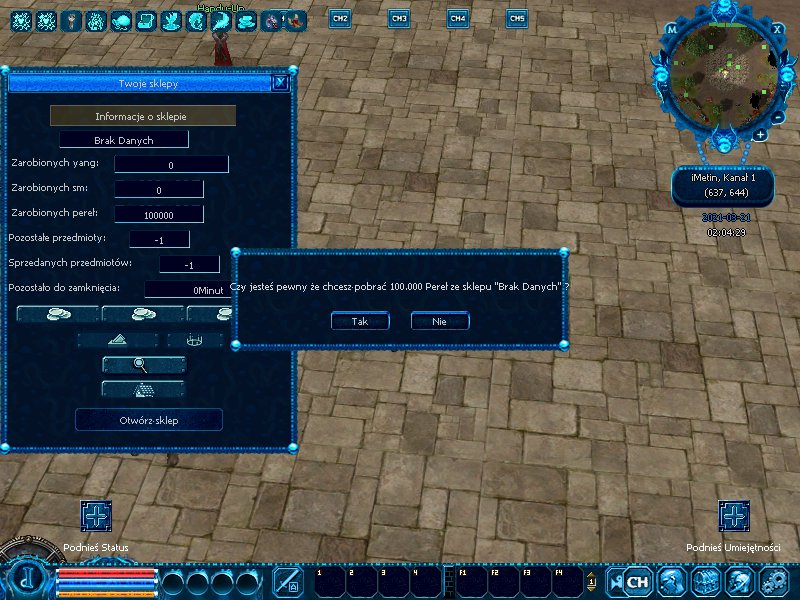Click the Podnieś Umiejętności plus icon

[734, 516]
